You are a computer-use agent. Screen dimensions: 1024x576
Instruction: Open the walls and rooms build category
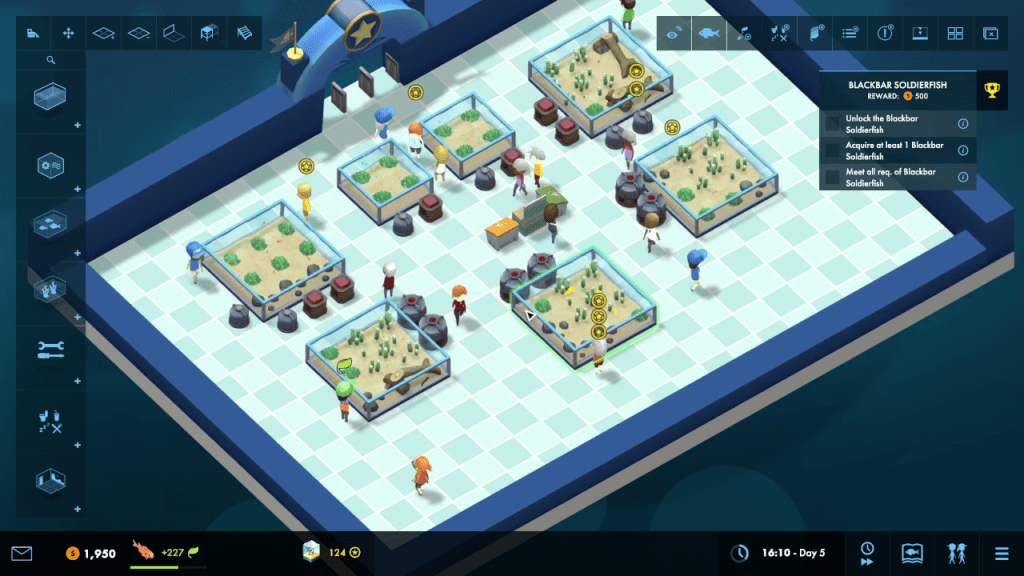pos(48,480)
